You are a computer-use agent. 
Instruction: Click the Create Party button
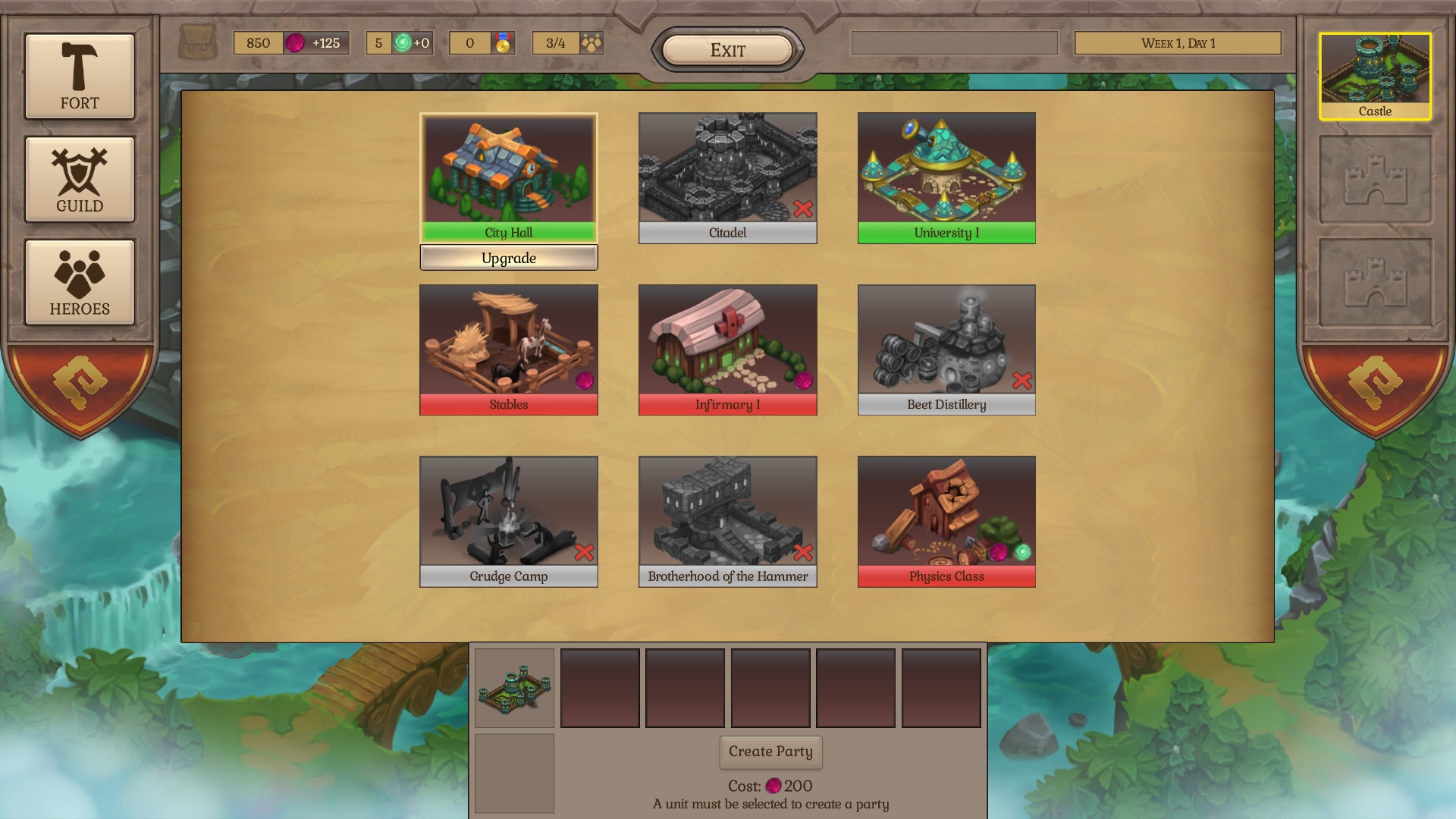coord(770,752)
